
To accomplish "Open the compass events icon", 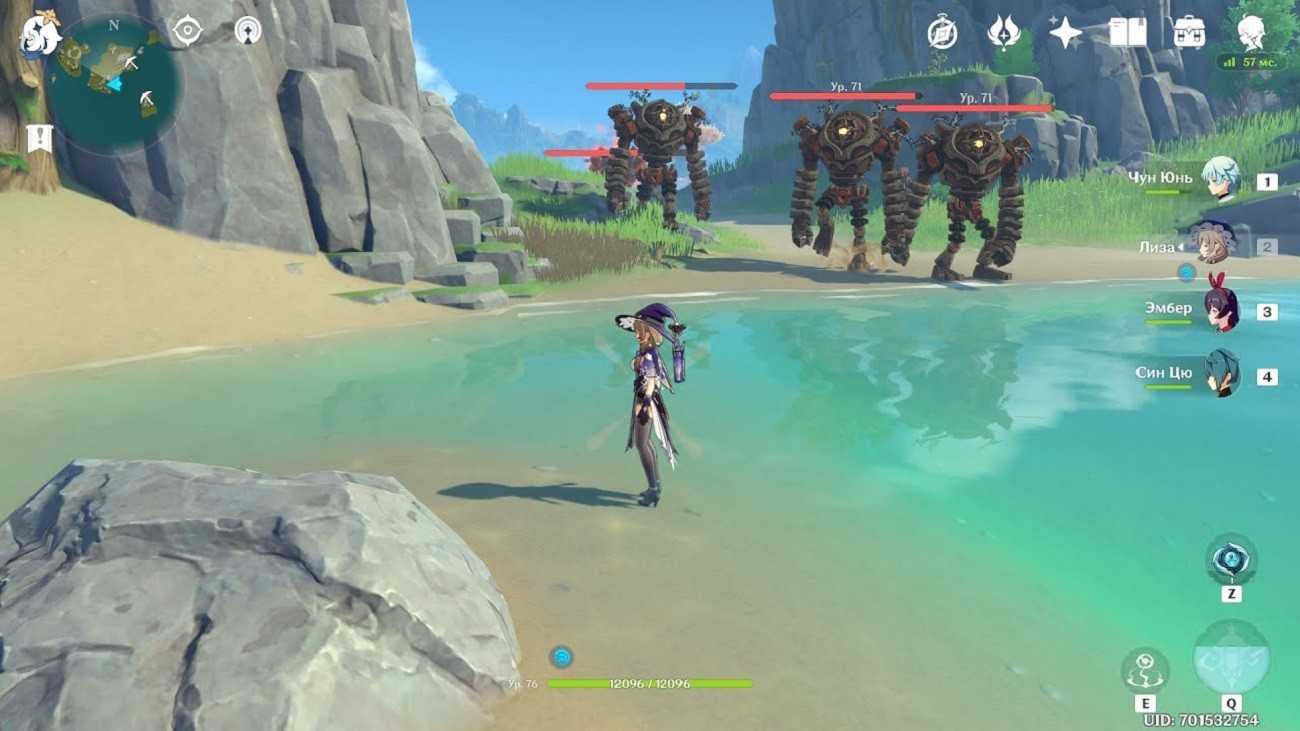I will point(942,33).
